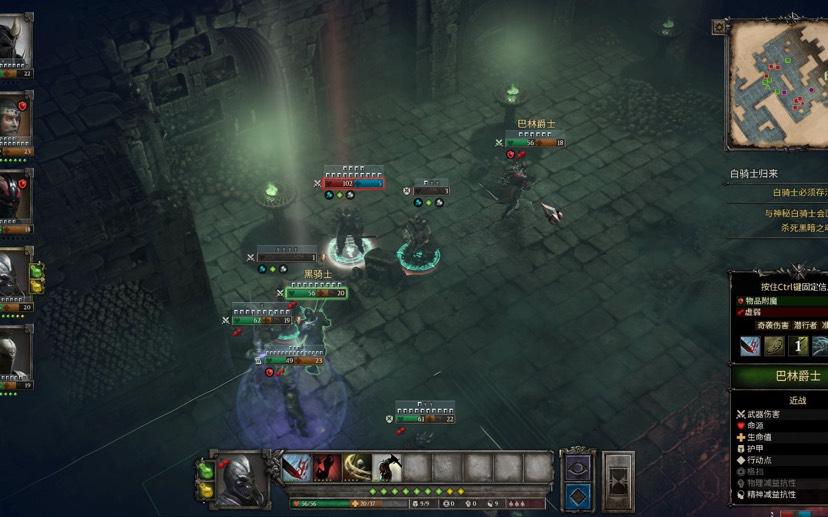
Task: Activate the red sword slash ability
Action: click(x=297, y=467)
